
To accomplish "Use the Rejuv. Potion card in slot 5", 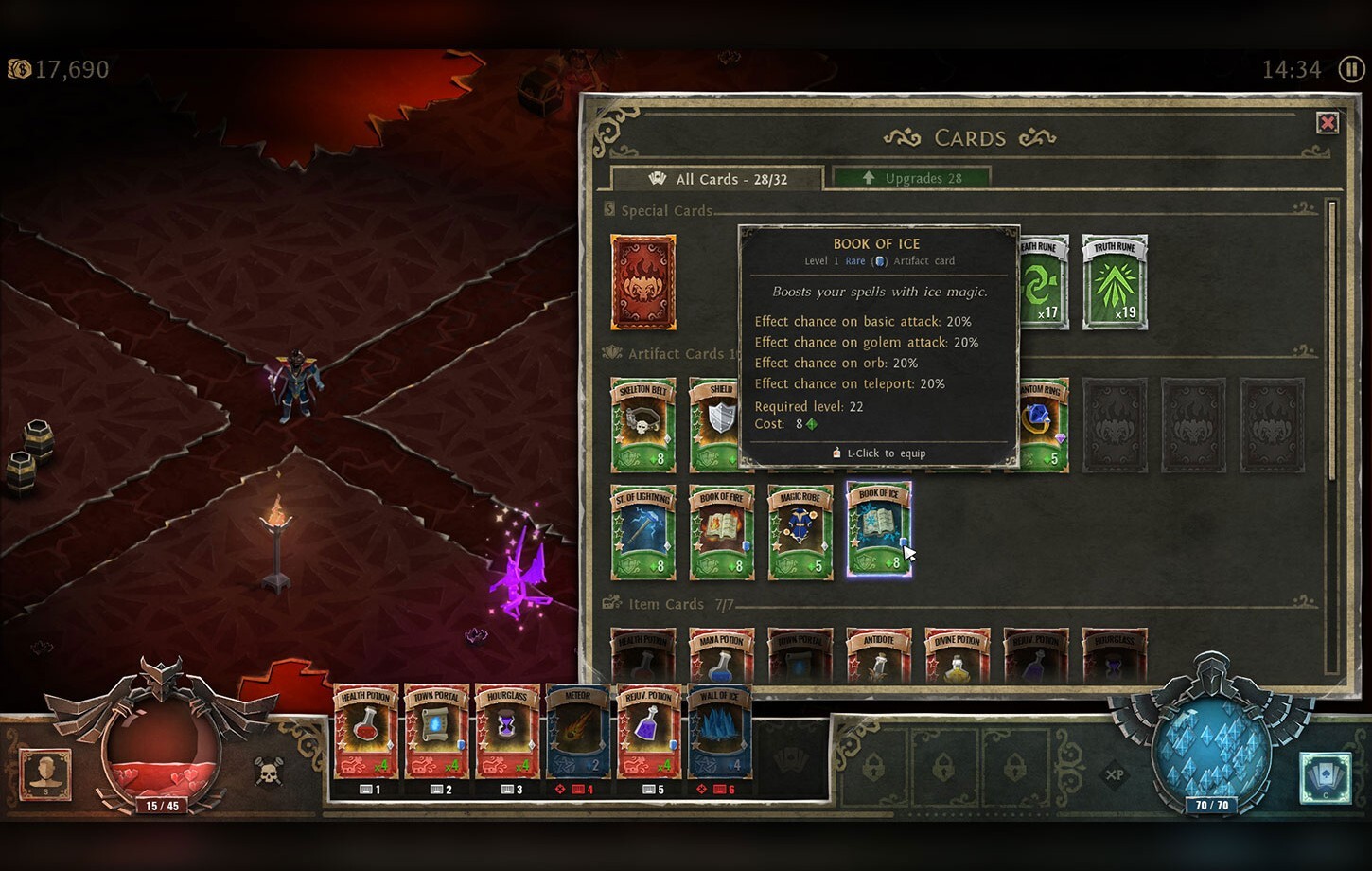I will (649, 732).
